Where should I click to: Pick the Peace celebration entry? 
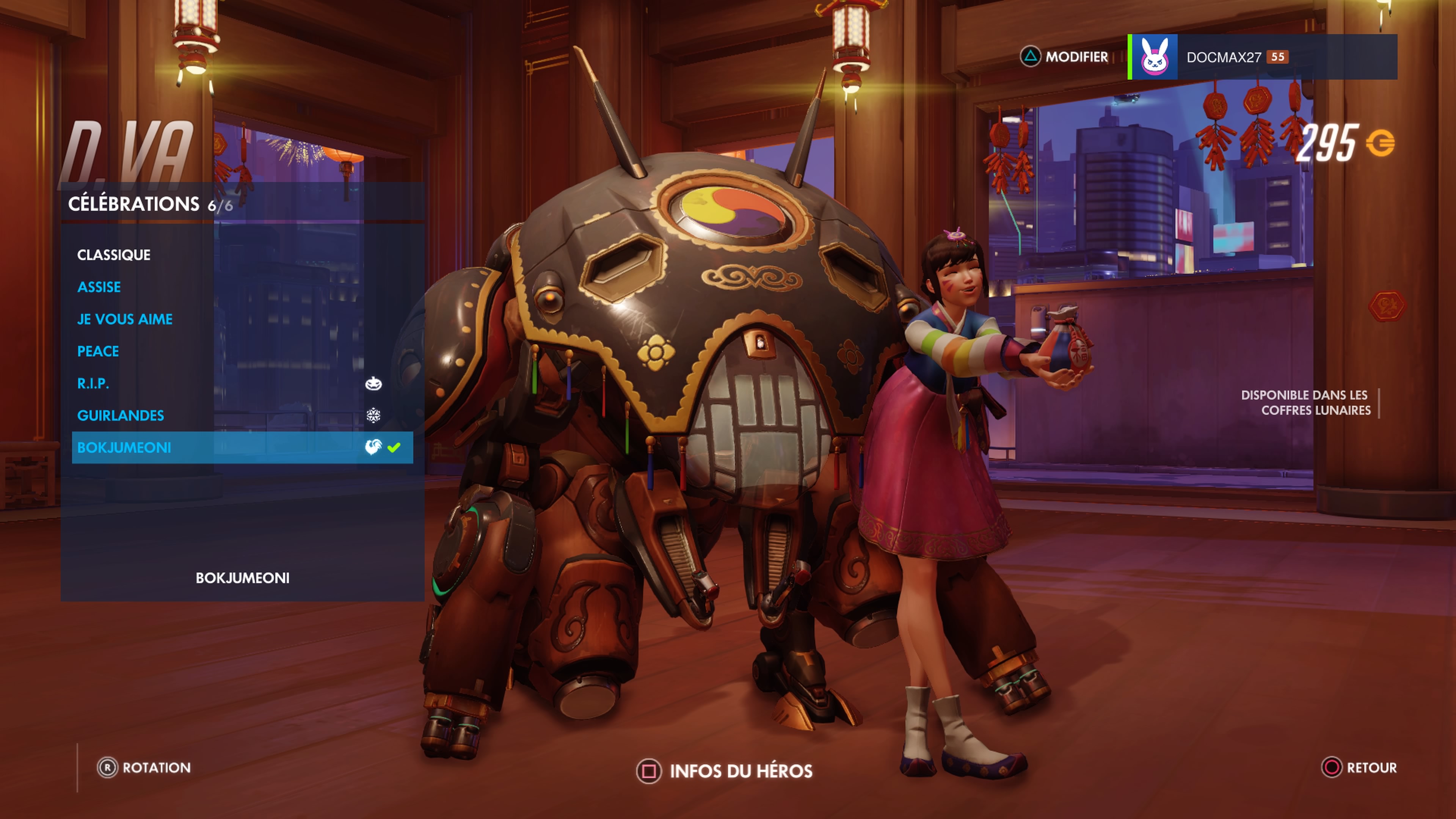tap(98, 351)
